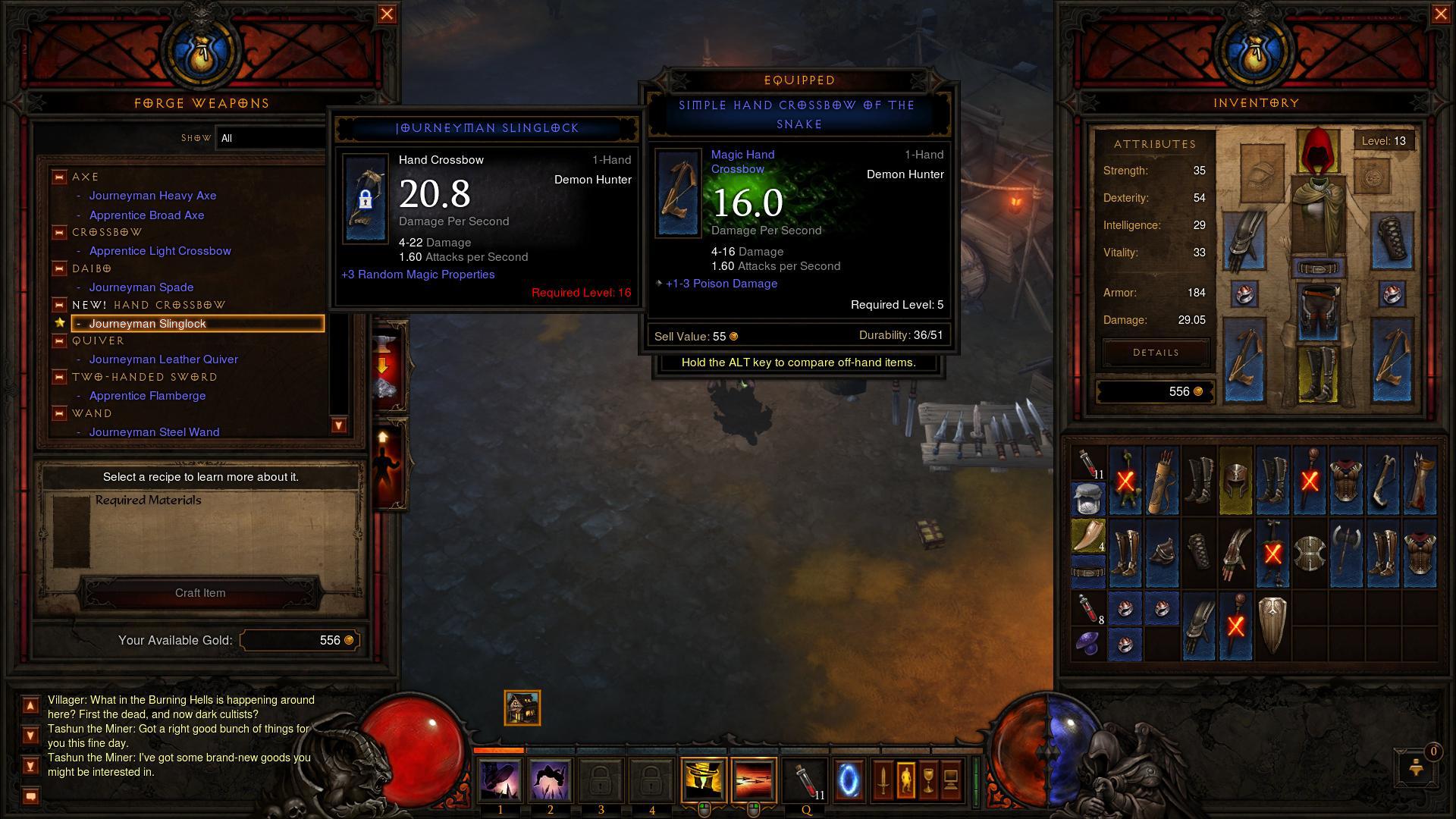Click the right mouse button skill icon

pyautogui.click(x=752, y=780)
